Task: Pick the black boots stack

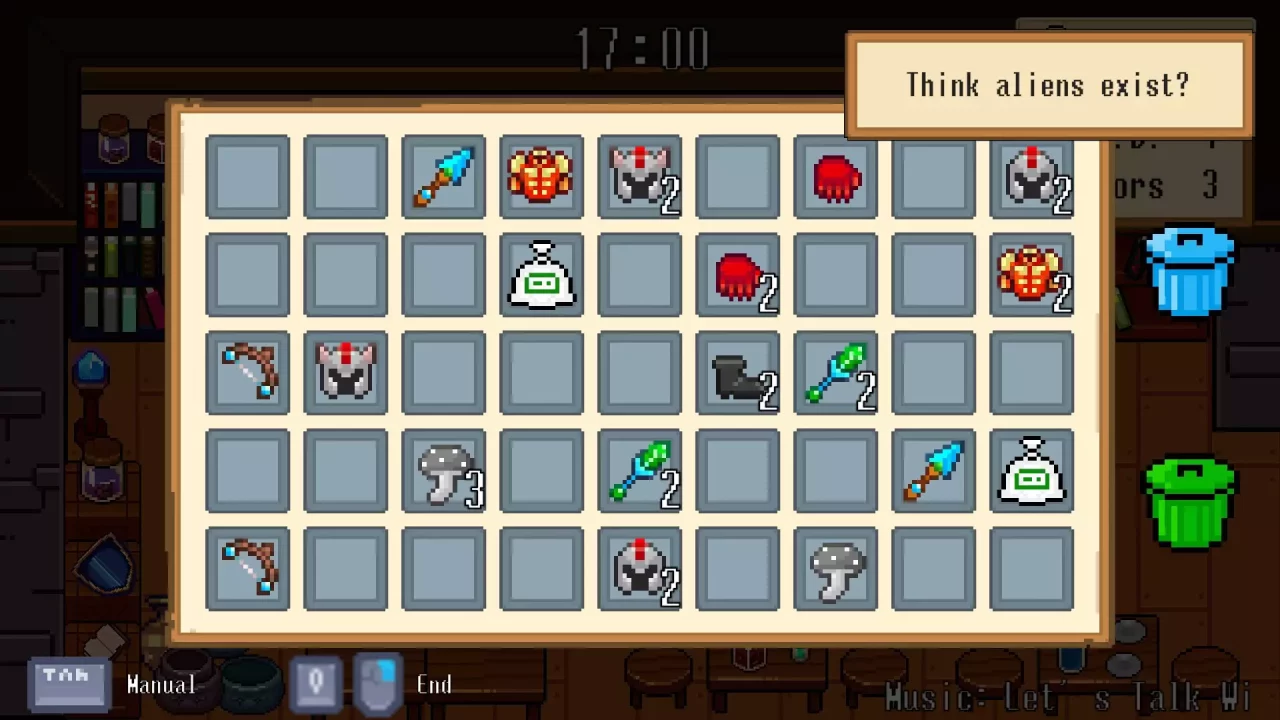Action: 737,373
